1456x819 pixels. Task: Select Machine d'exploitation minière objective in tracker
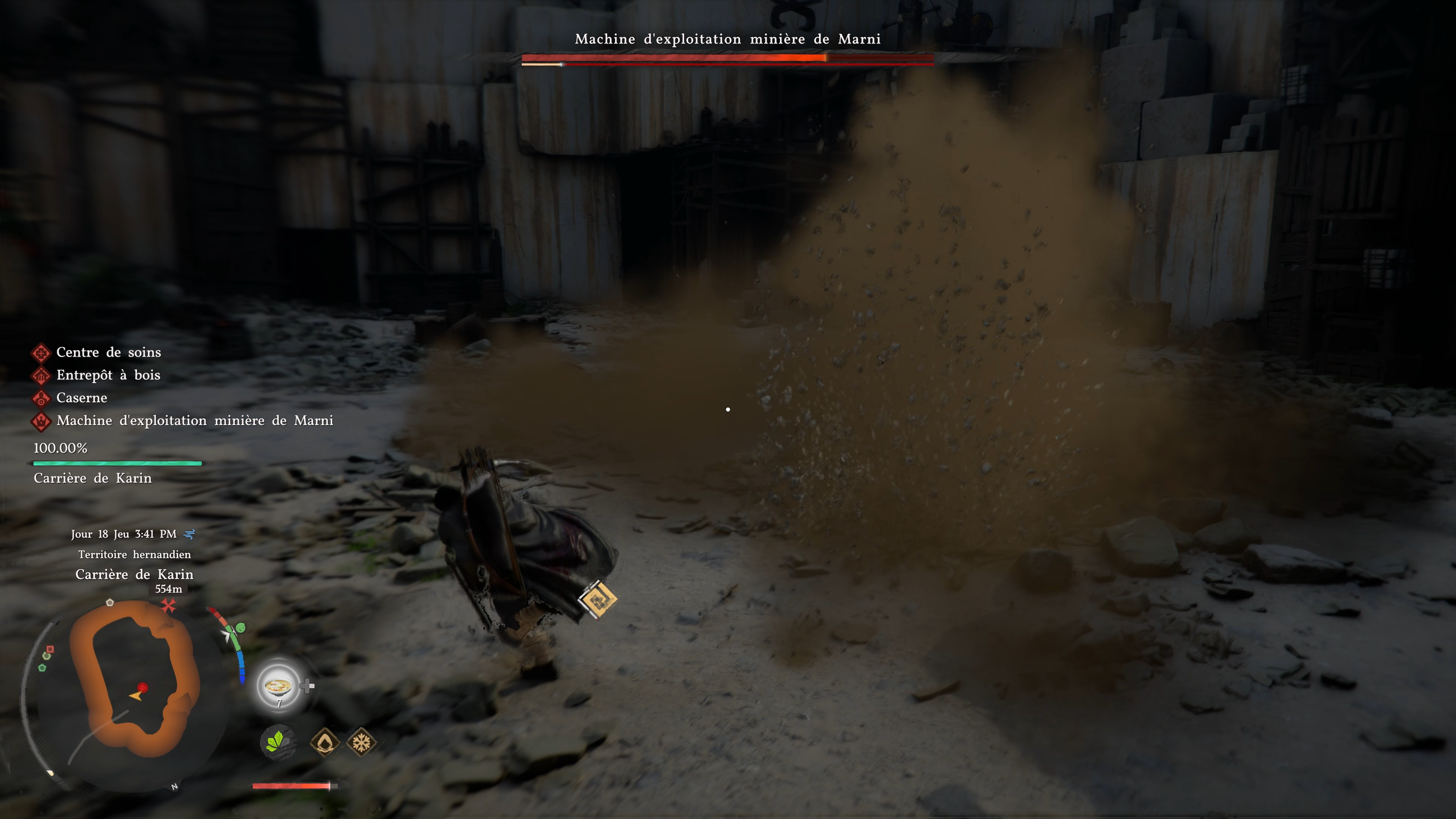coord(195,420)
